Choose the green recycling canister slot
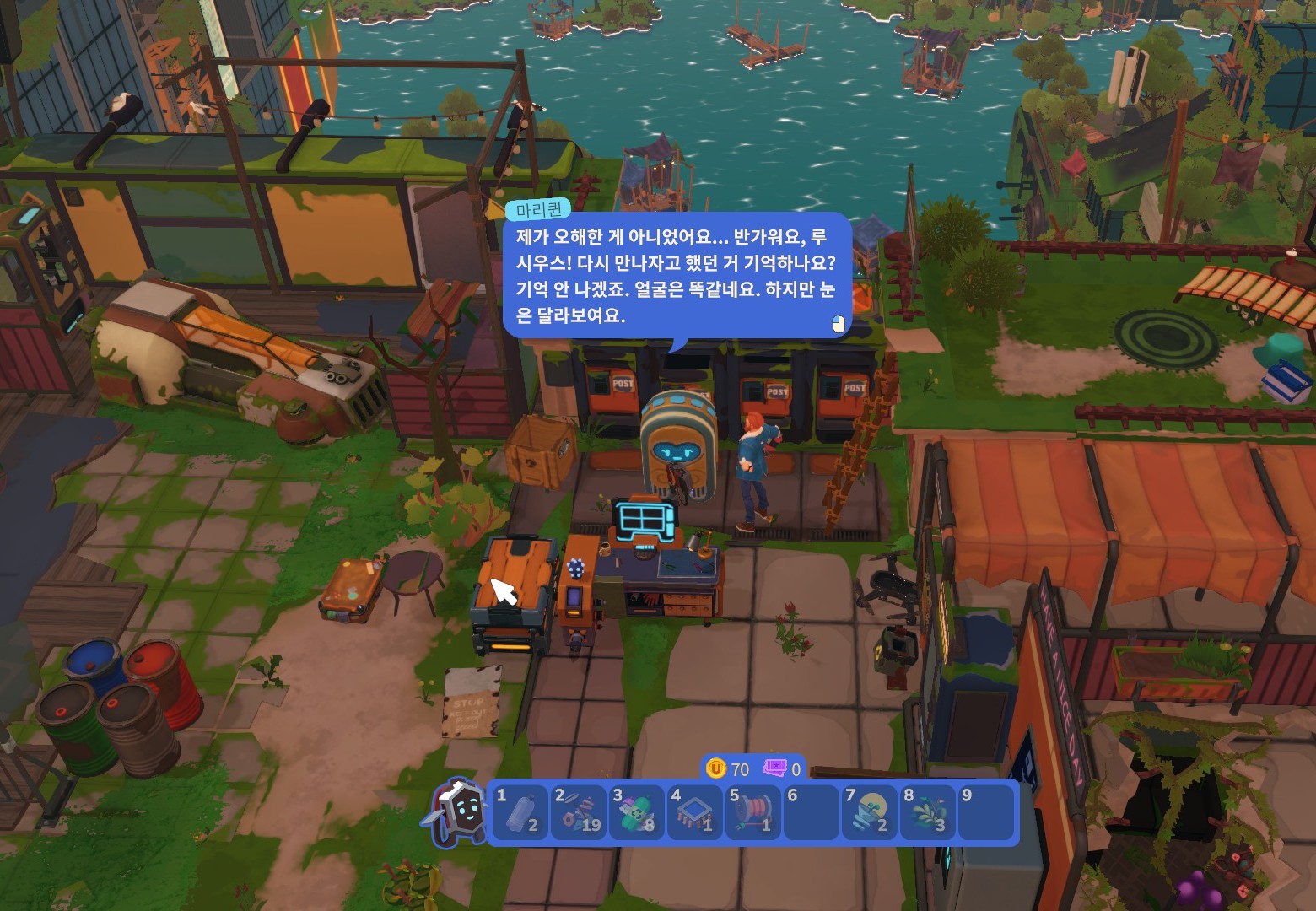This screenshot has height=911, width=1316. 635,812
